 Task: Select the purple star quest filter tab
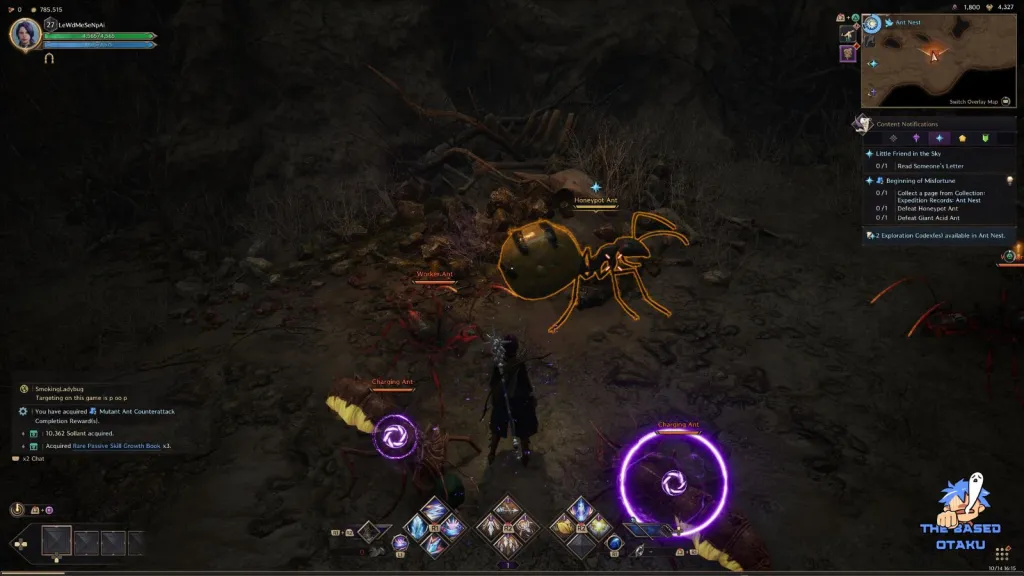pyautogui.click(x=915, y=138)
